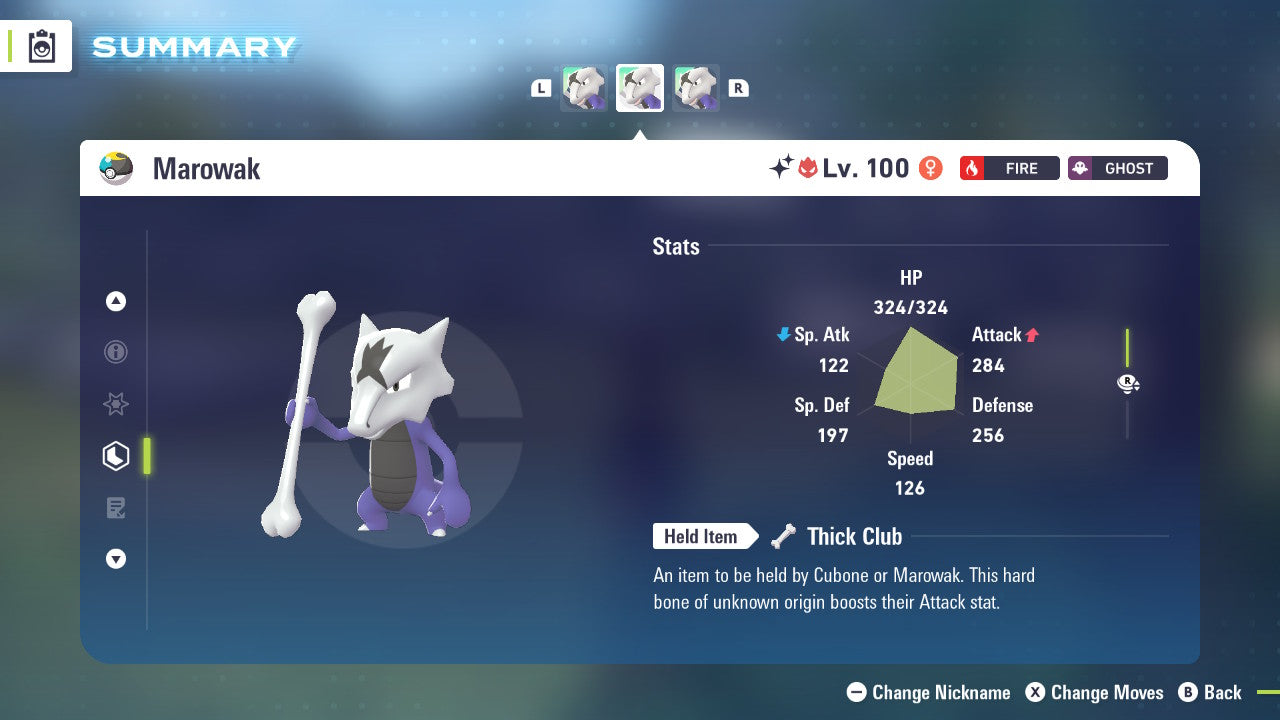Click the upward arrow at the sidebar top
Screen dimensions: 1280x720
tap(115, 300)
